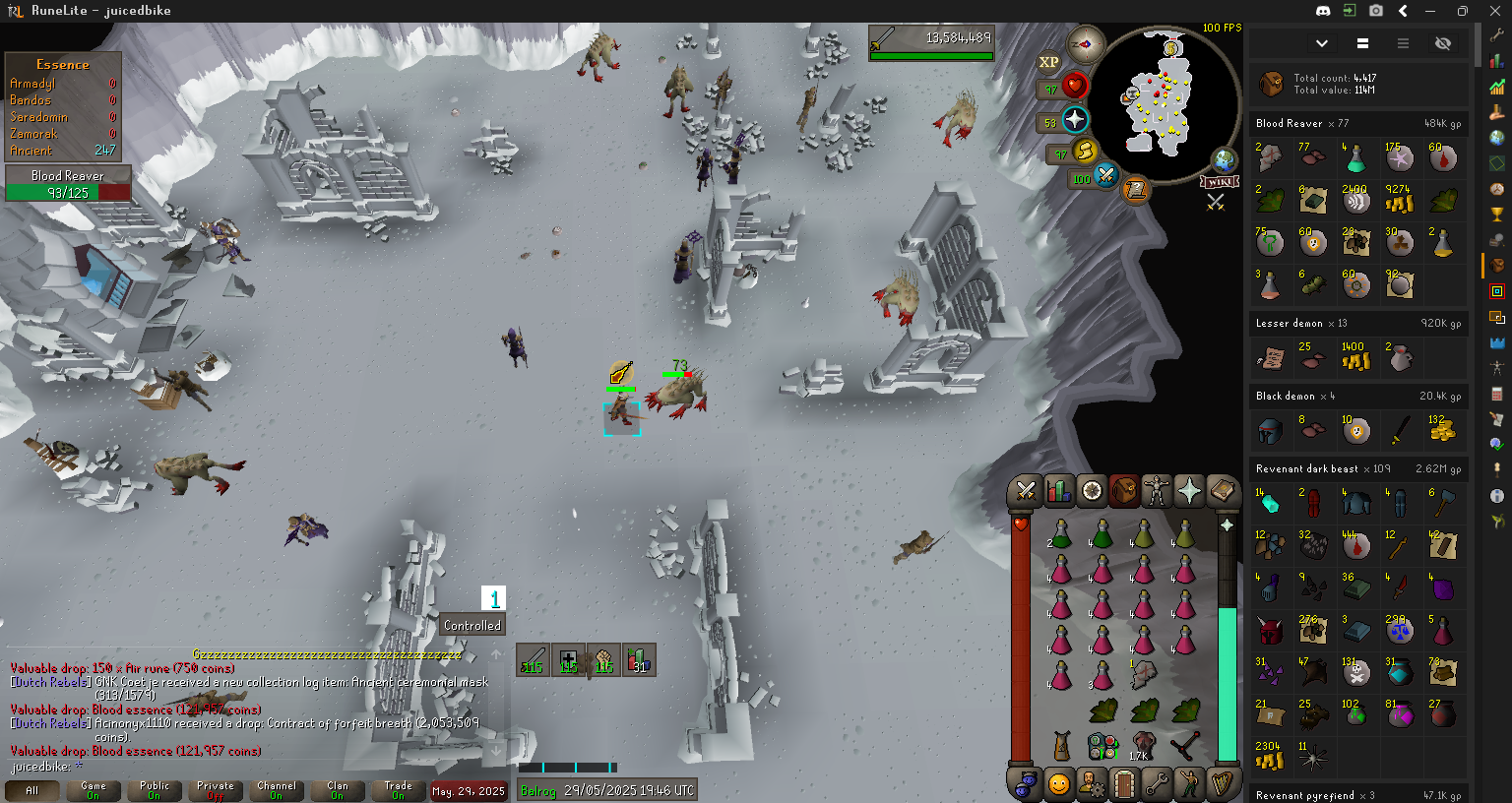This screenshot has width=1512, height=803.
Task: Open the Spellbook tab
Action: coord(1222,490)
